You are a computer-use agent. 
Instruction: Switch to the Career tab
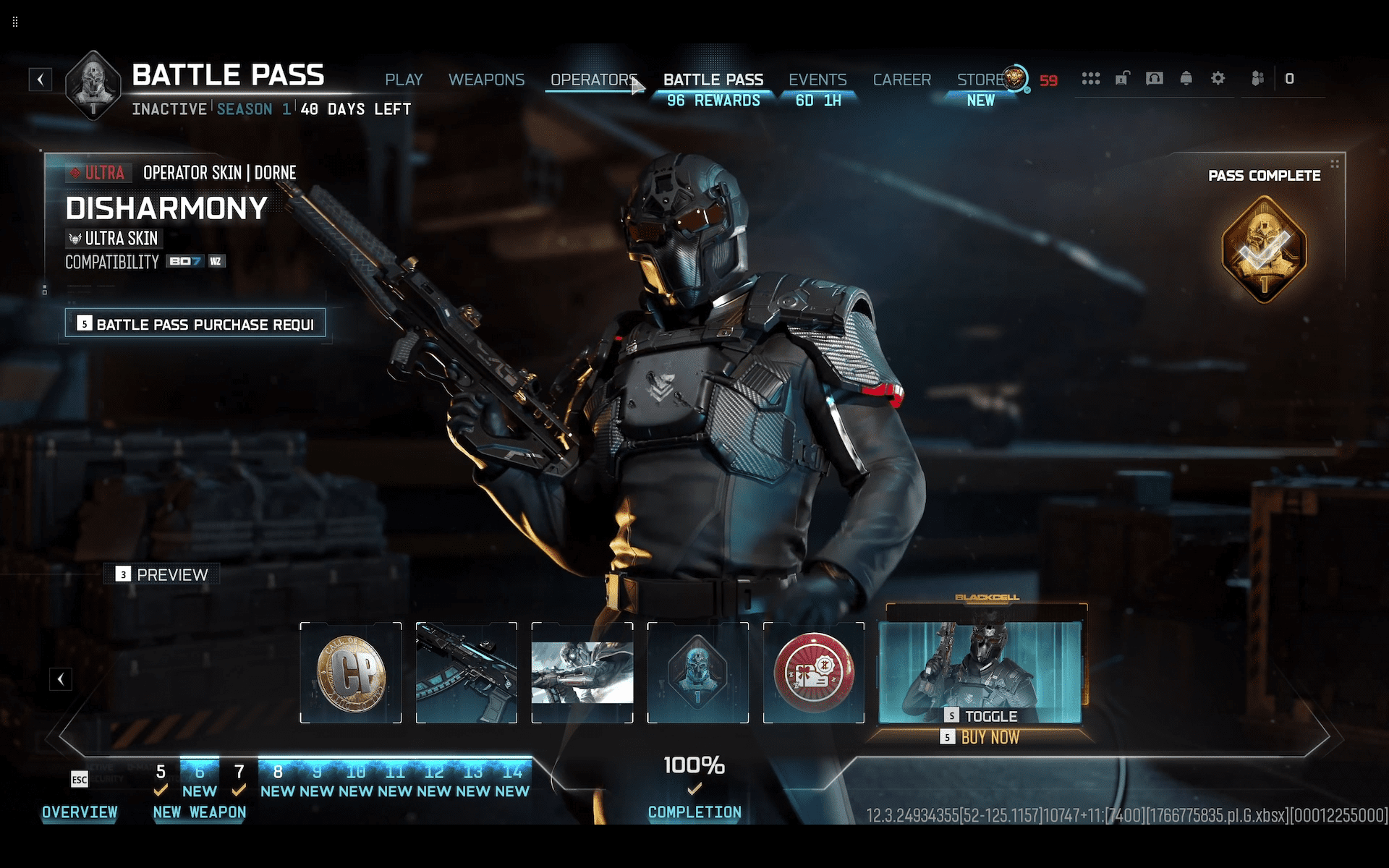click(901, 80)
